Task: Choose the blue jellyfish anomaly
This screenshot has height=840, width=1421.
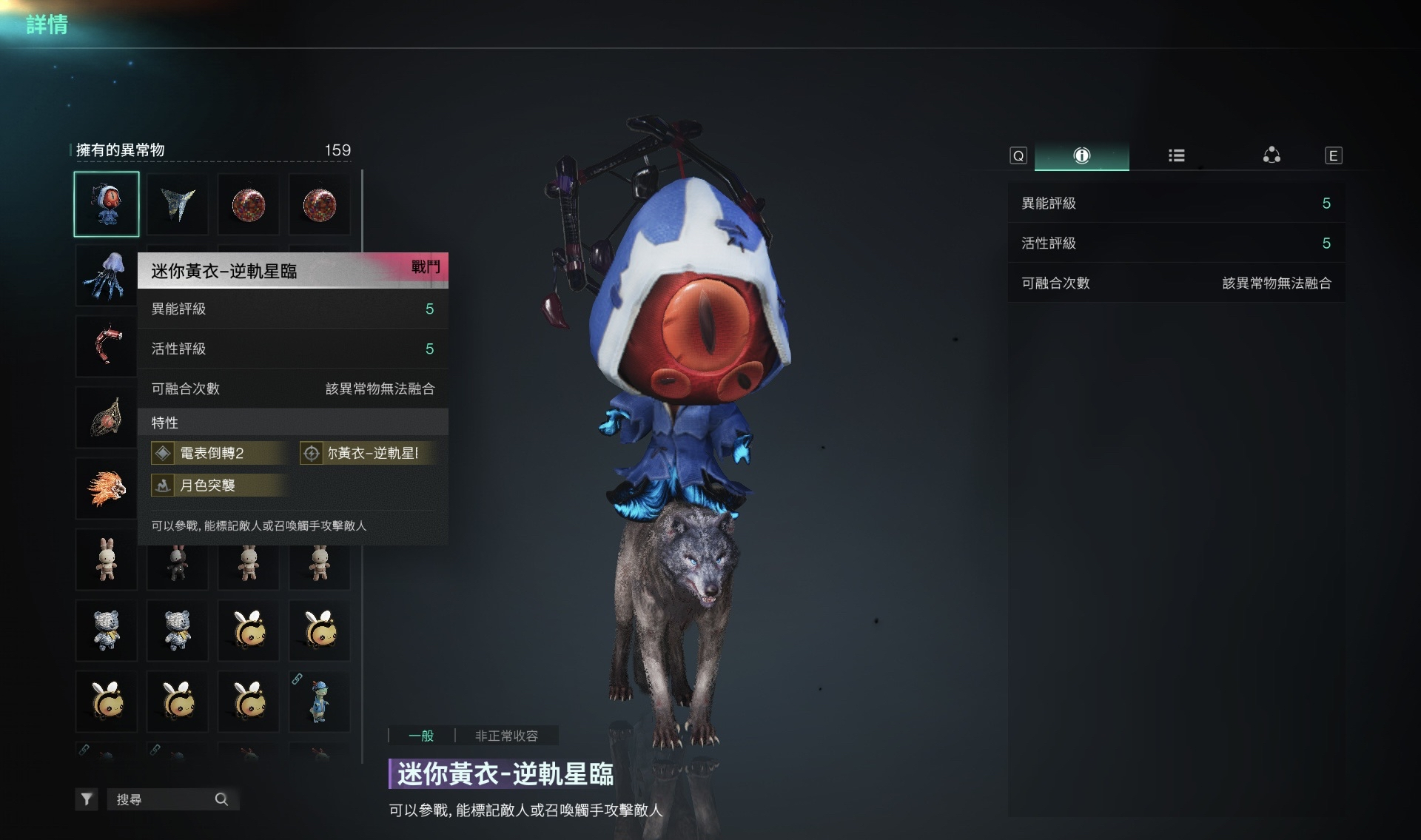Action: (x=107, y=275)
